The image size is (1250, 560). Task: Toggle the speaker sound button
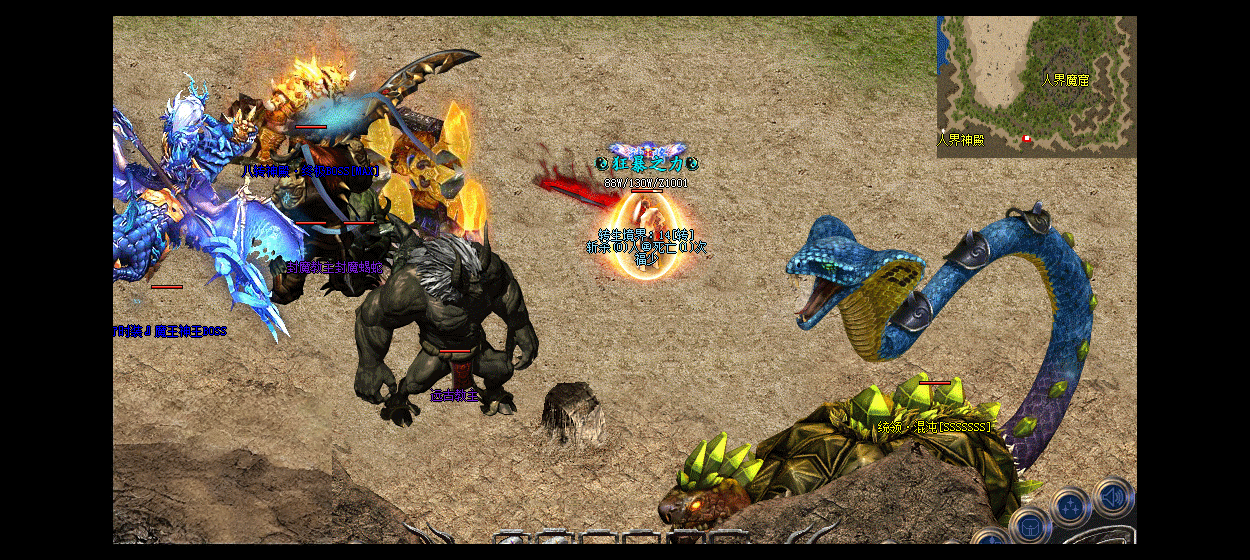1112,498
